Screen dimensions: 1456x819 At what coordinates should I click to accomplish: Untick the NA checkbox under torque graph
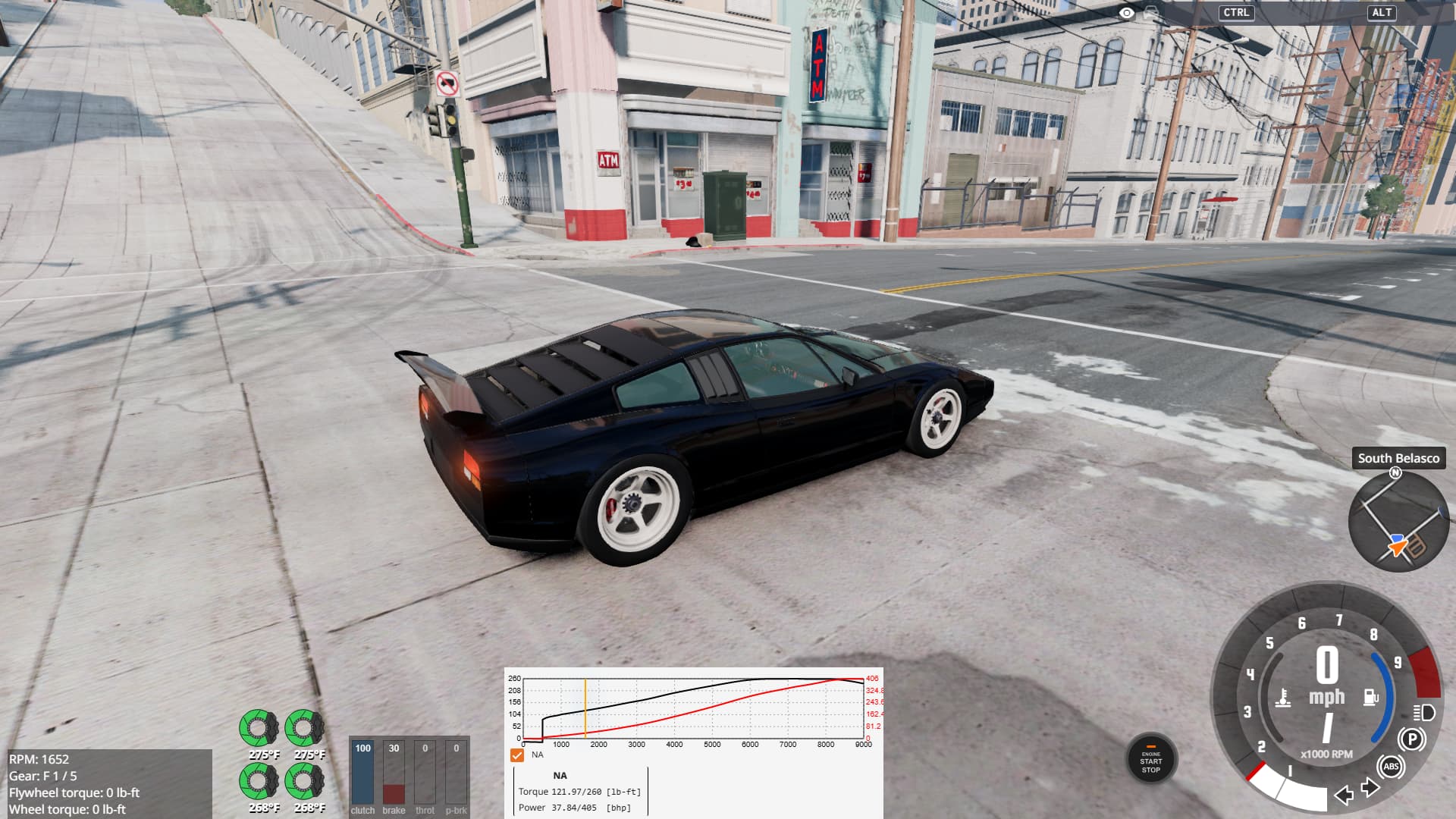click(517, 755)
